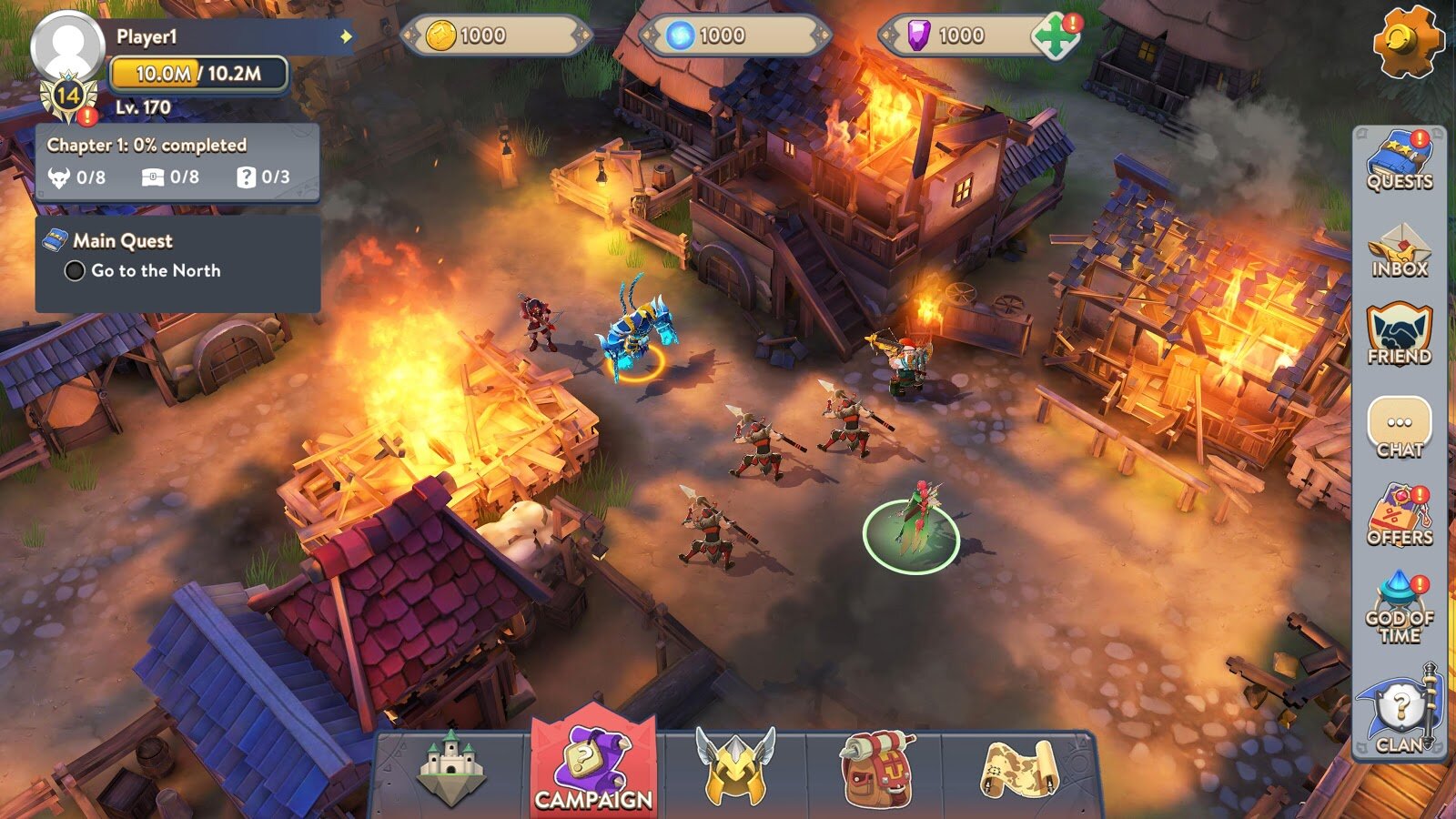Open the player profile avatar

click(x=67, y=45)
